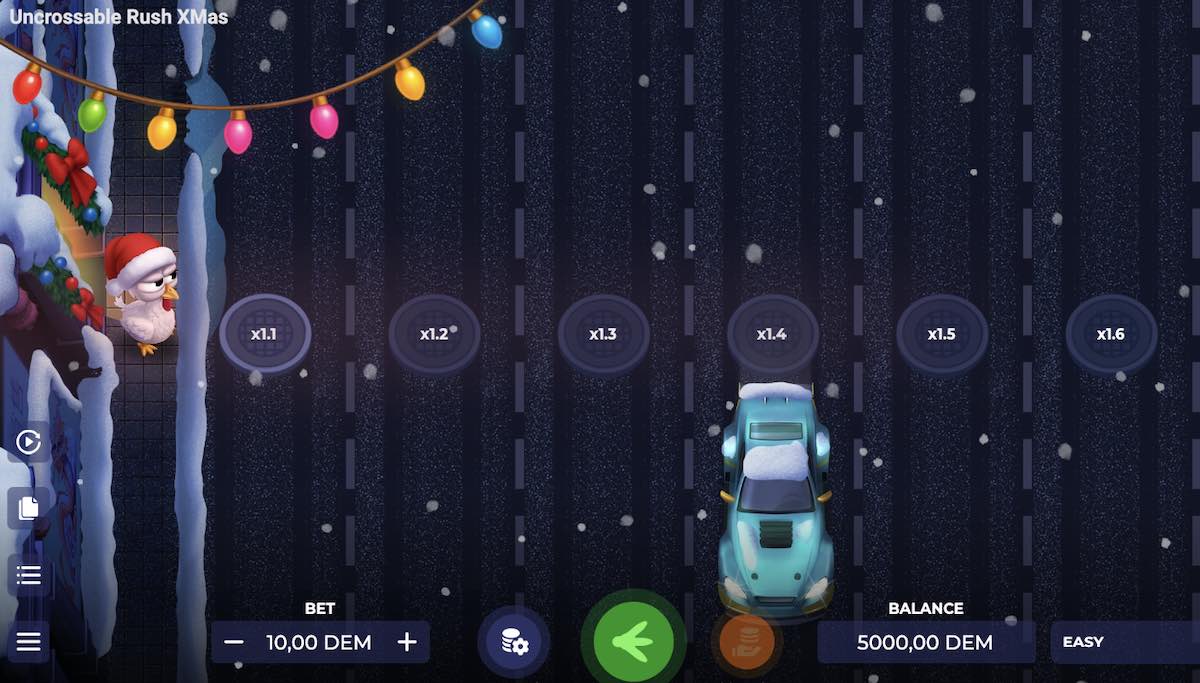
Task: Increase the bet with the plus button
Action: tap(407, 642)
